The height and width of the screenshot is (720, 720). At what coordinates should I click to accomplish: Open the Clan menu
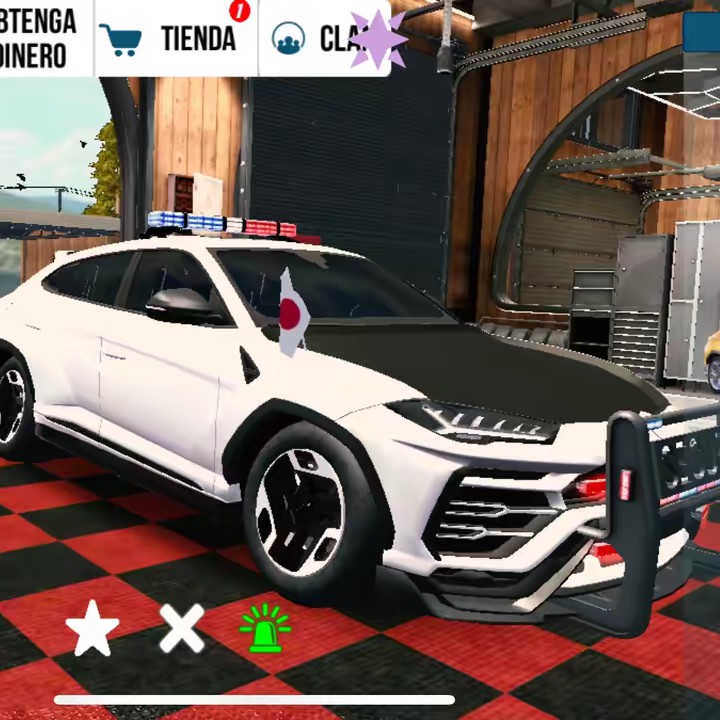click(x=325, y=38)
